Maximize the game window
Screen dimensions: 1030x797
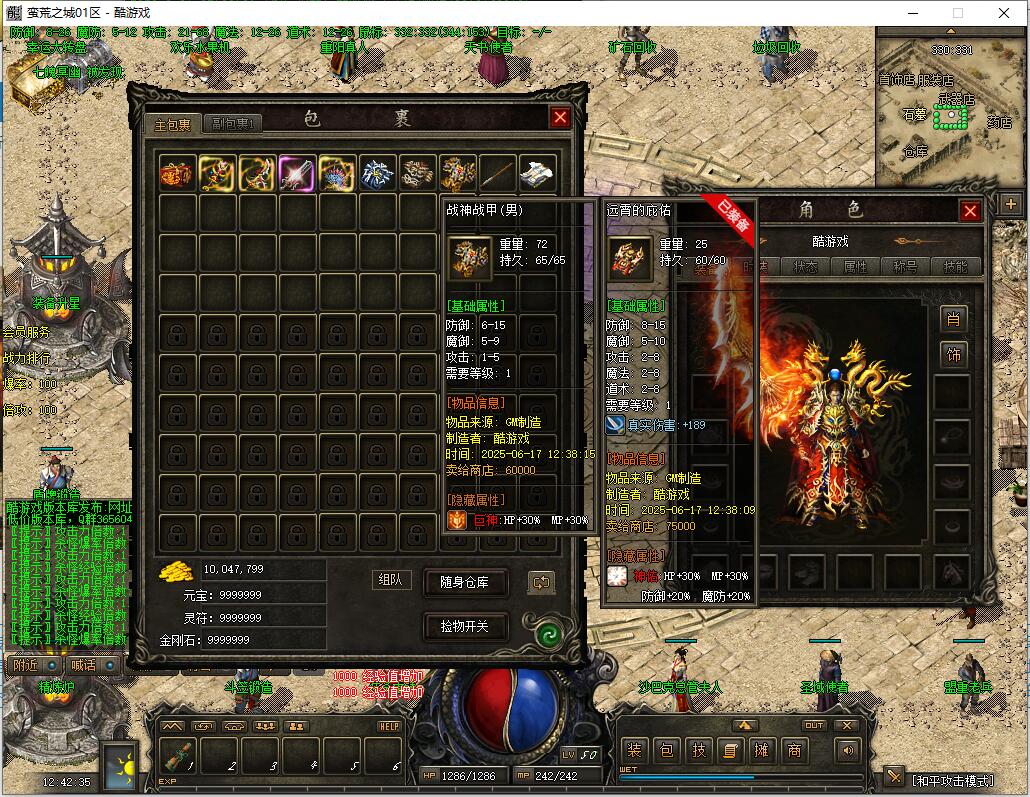[957, 13]
